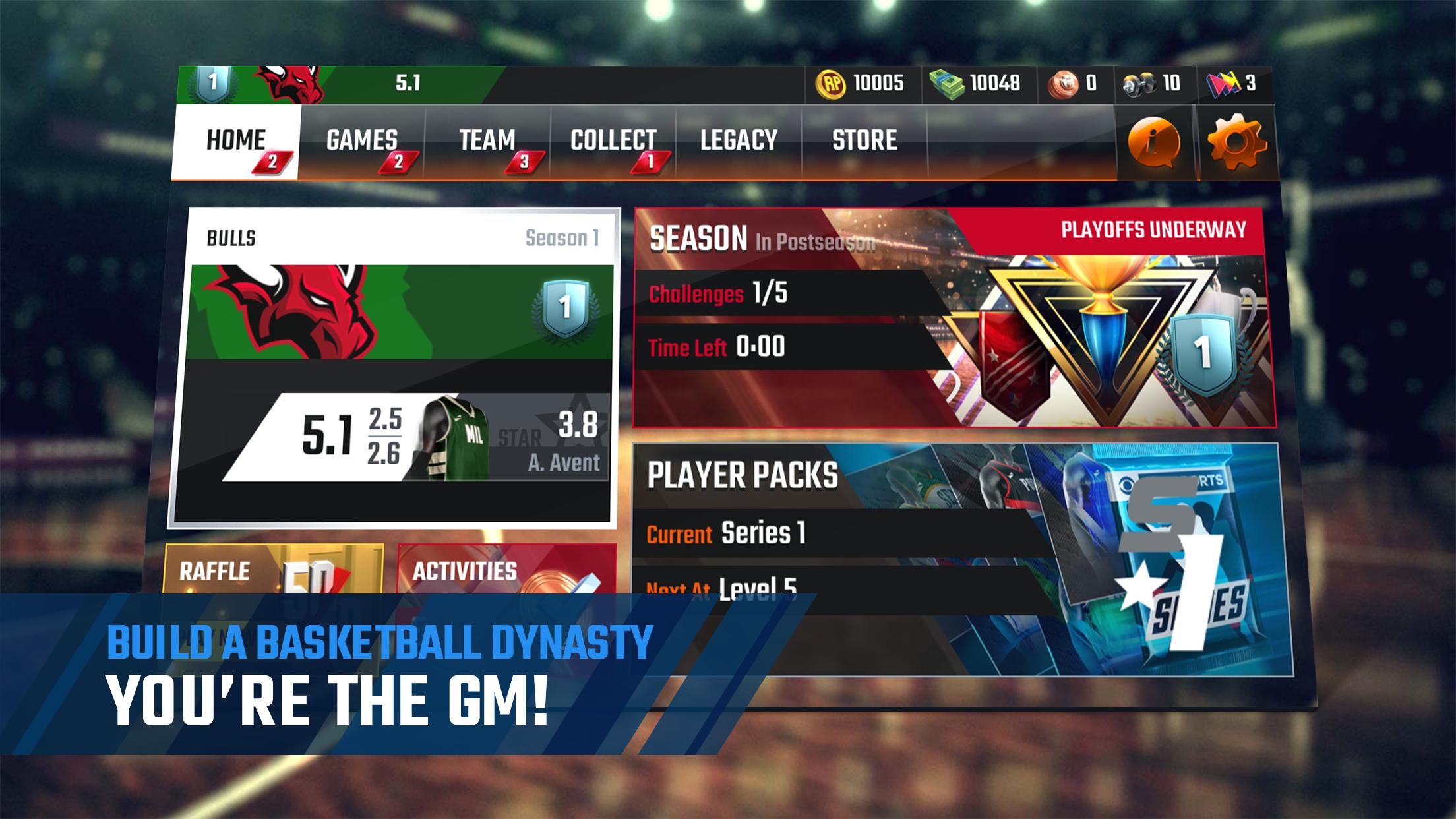The height and width of the screenshot is (819, 1456).
Task: Open the Legacy tab
Action: point(739,141)
